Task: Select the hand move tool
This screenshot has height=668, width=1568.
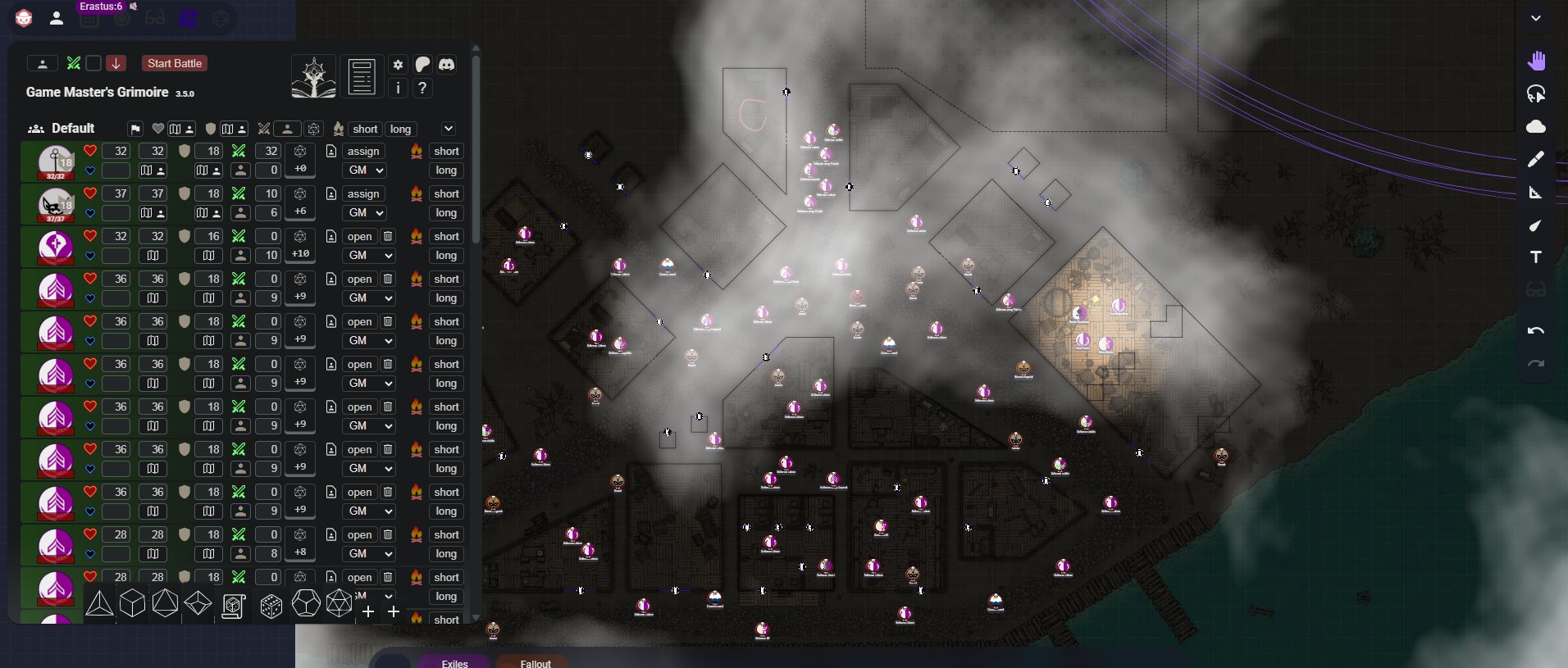Action: tap(1536, 61)
